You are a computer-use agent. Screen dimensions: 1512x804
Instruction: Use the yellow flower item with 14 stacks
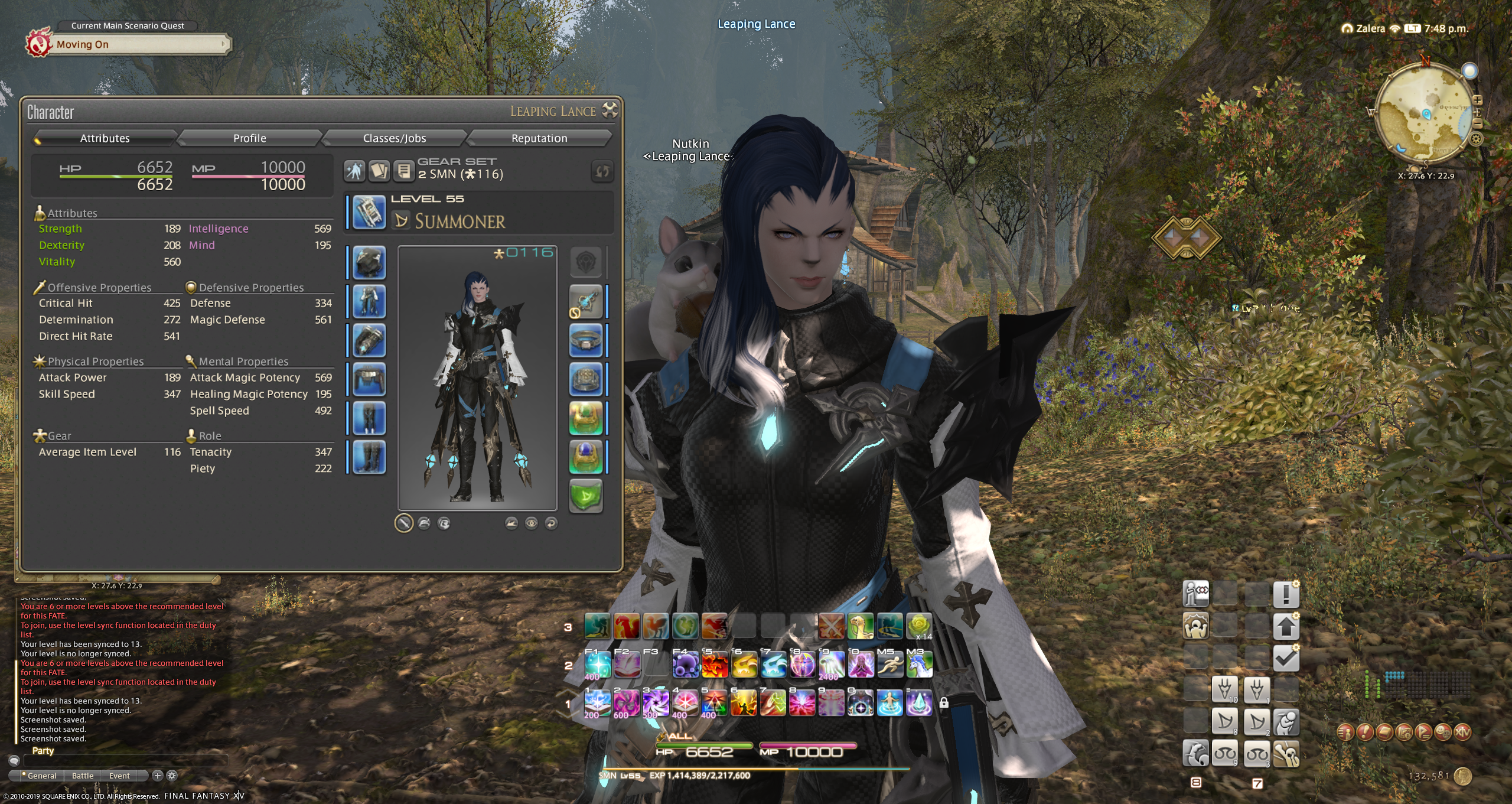pyautogui.click(x=919, y=626)
